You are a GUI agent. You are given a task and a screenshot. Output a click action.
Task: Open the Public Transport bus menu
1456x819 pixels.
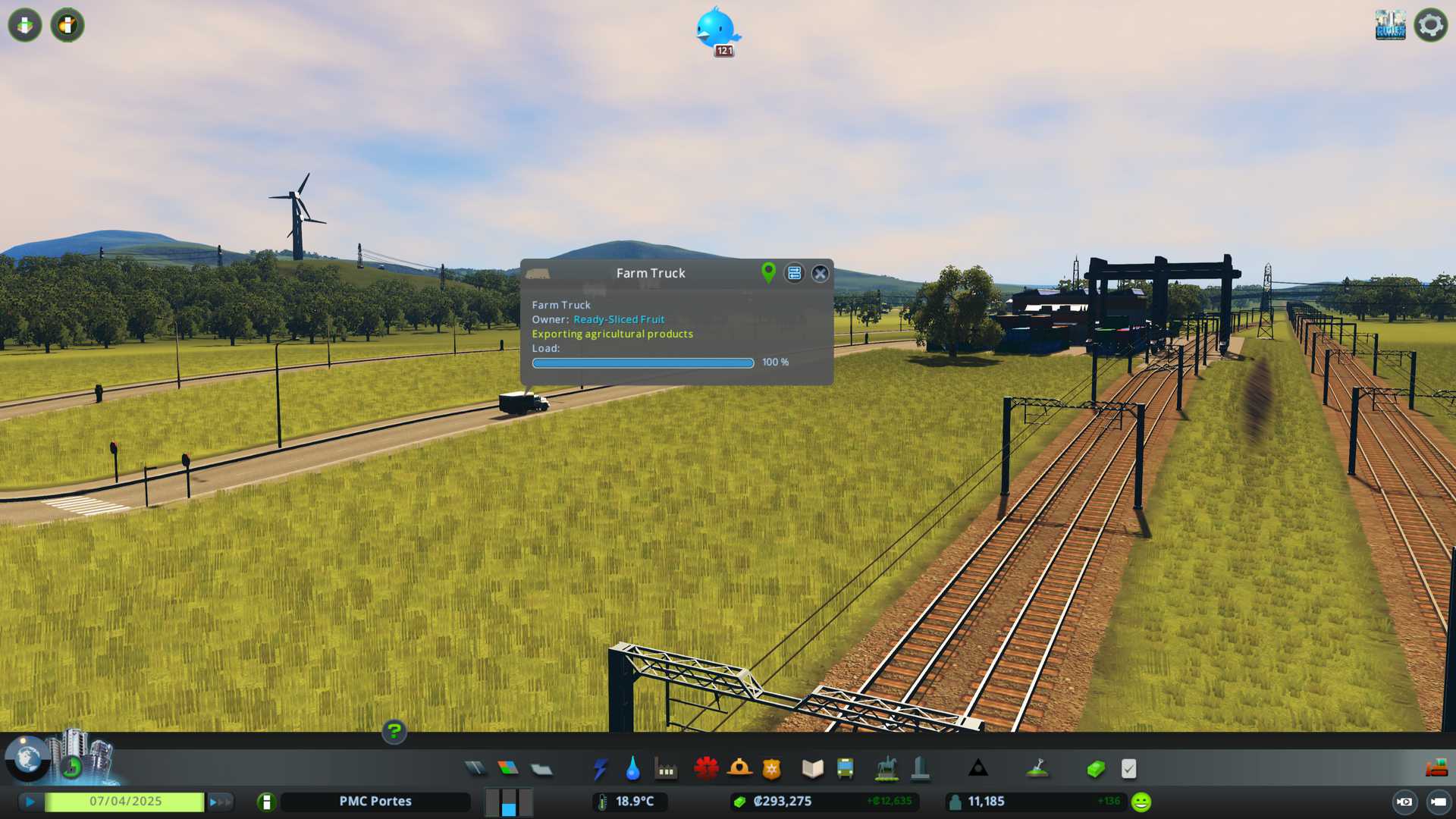(x=845, y=769)
